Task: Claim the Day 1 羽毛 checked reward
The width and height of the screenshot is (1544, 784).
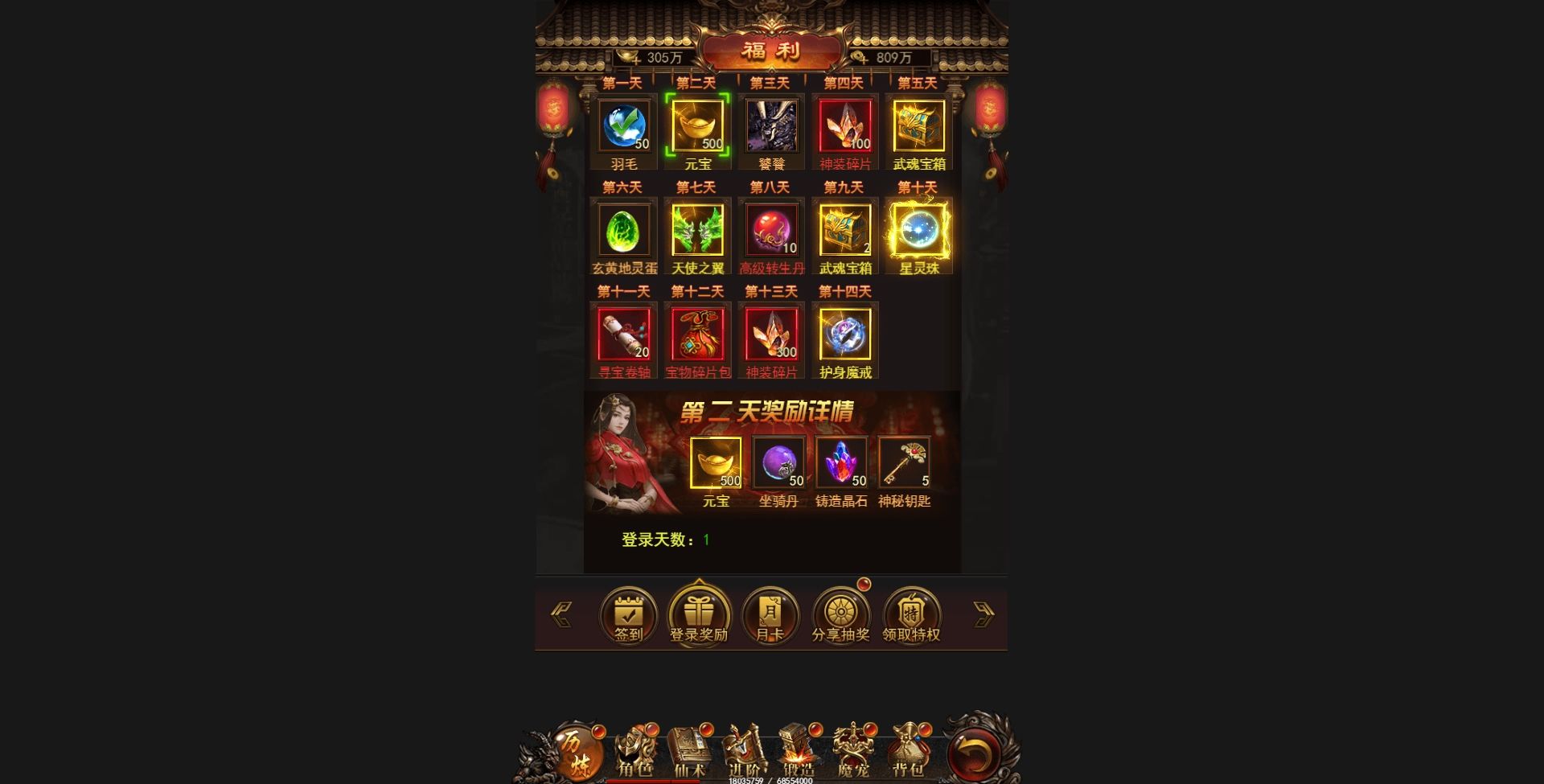Action: click(625, 127)
